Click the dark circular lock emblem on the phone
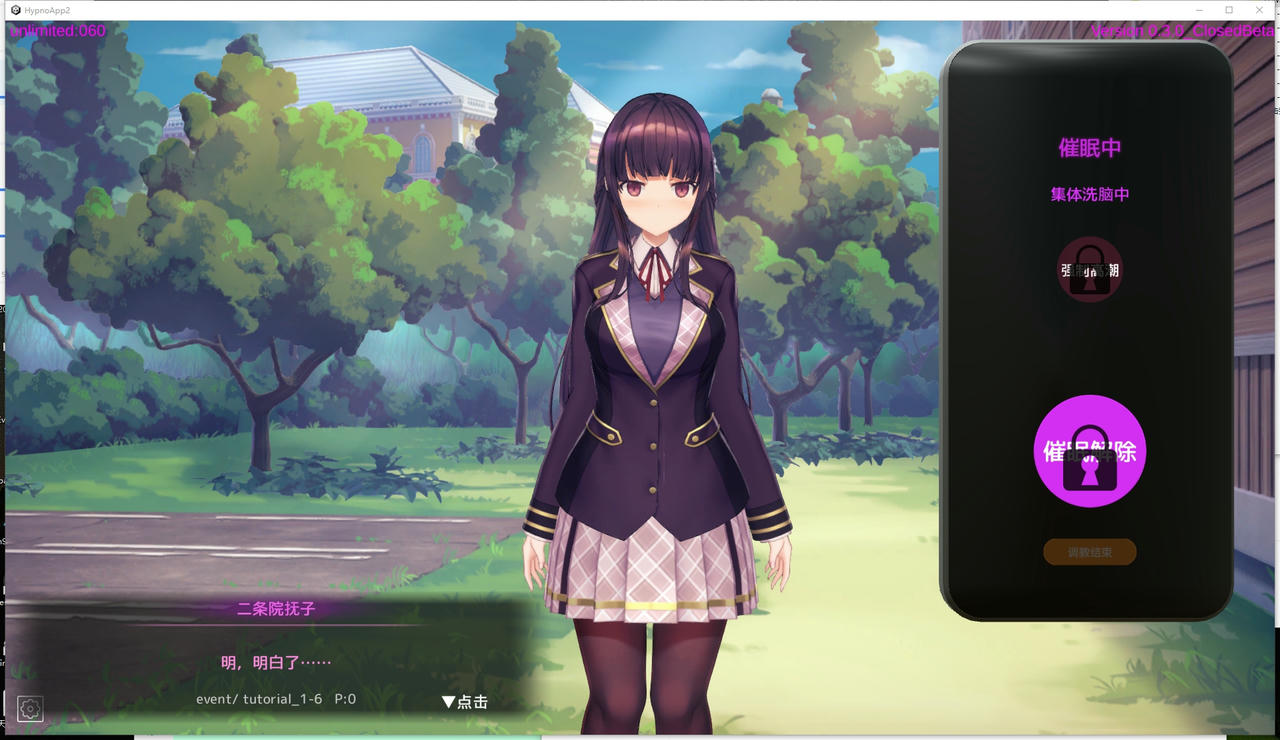1280x740 pixels. click(1089, 269)
